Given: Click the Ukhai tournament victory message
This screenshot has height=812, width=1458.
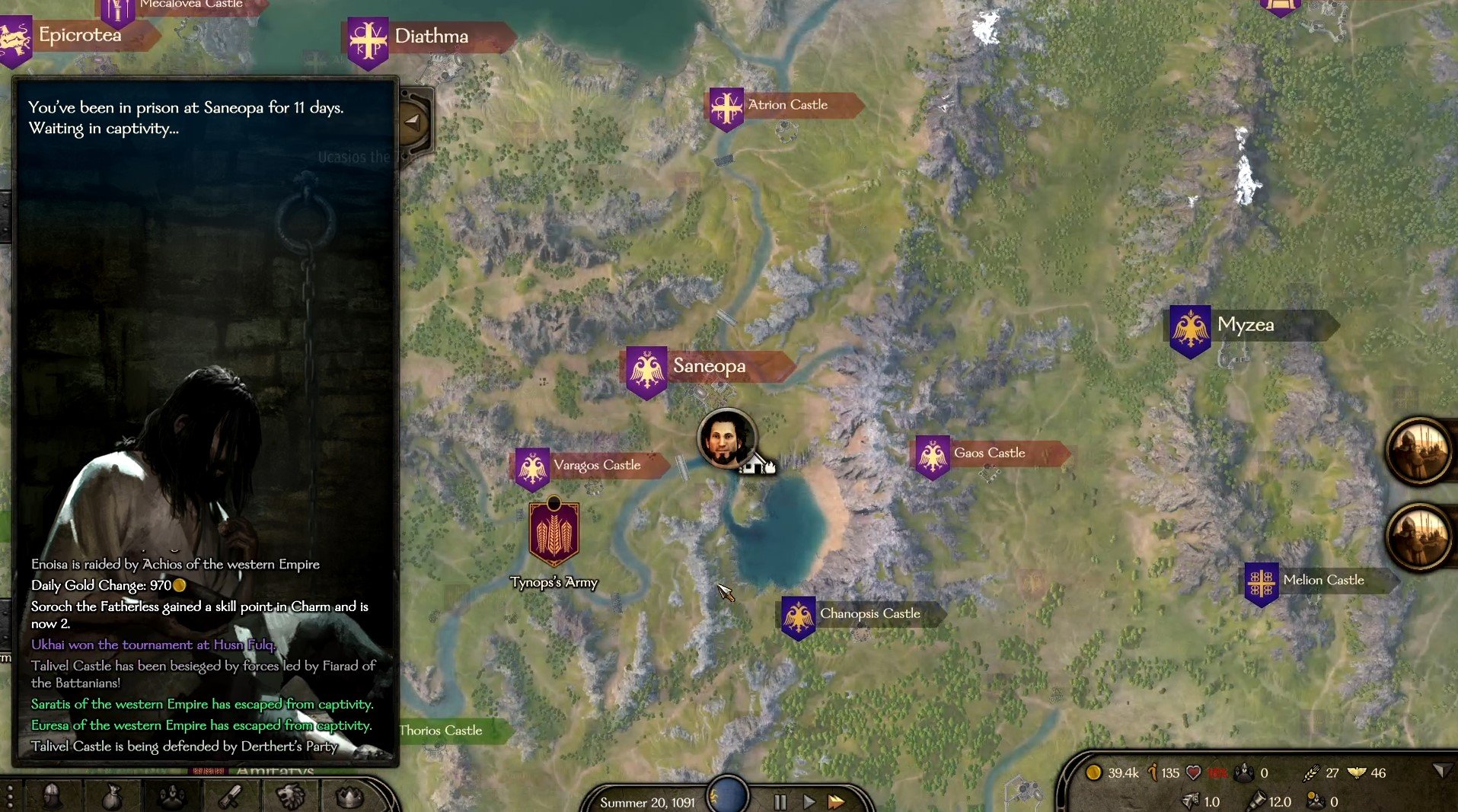Looking at the screenshot, I should point(154,645).
